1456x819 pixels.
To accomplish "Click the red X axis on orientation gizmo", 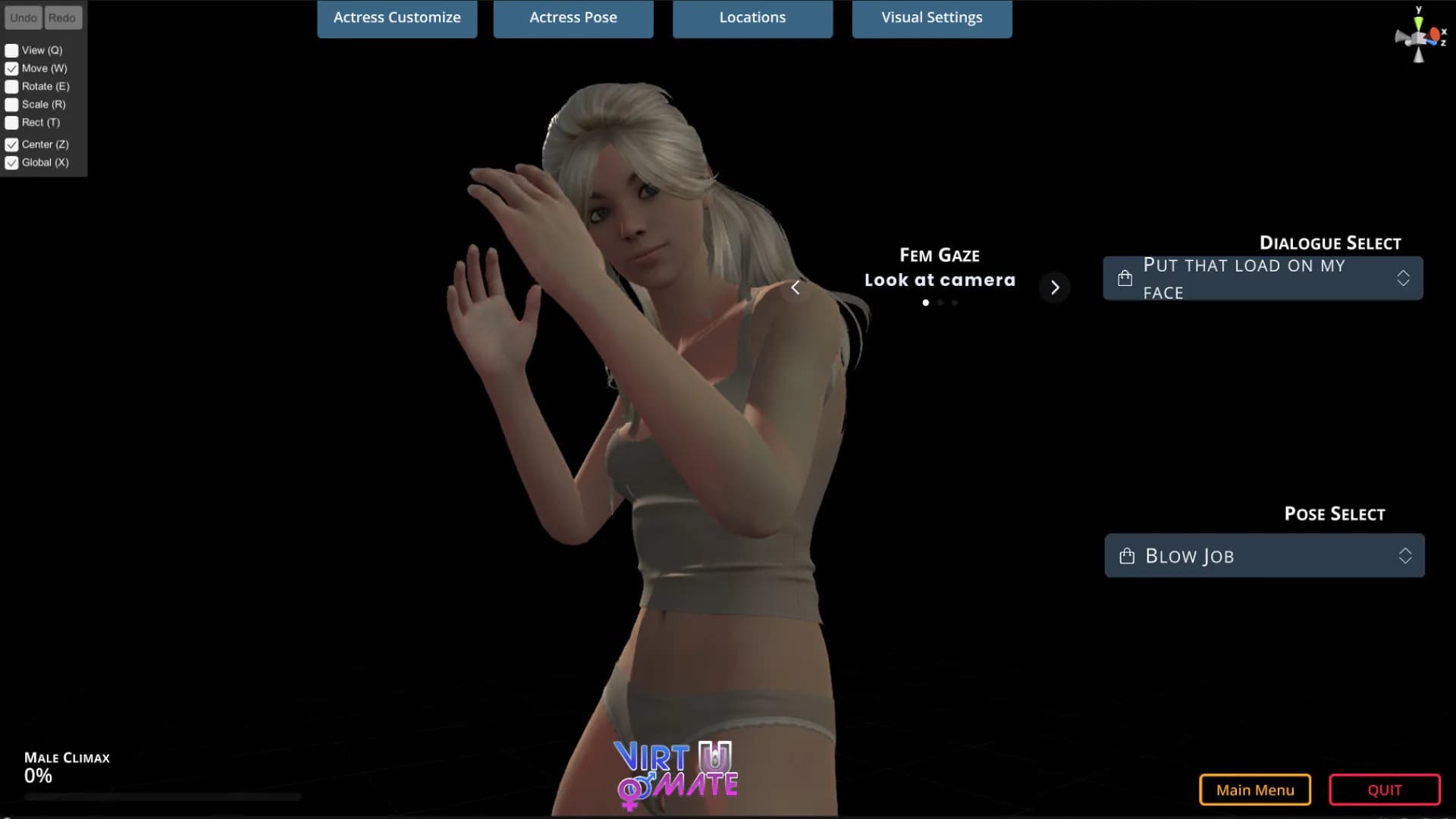I will coord(1435,33).
